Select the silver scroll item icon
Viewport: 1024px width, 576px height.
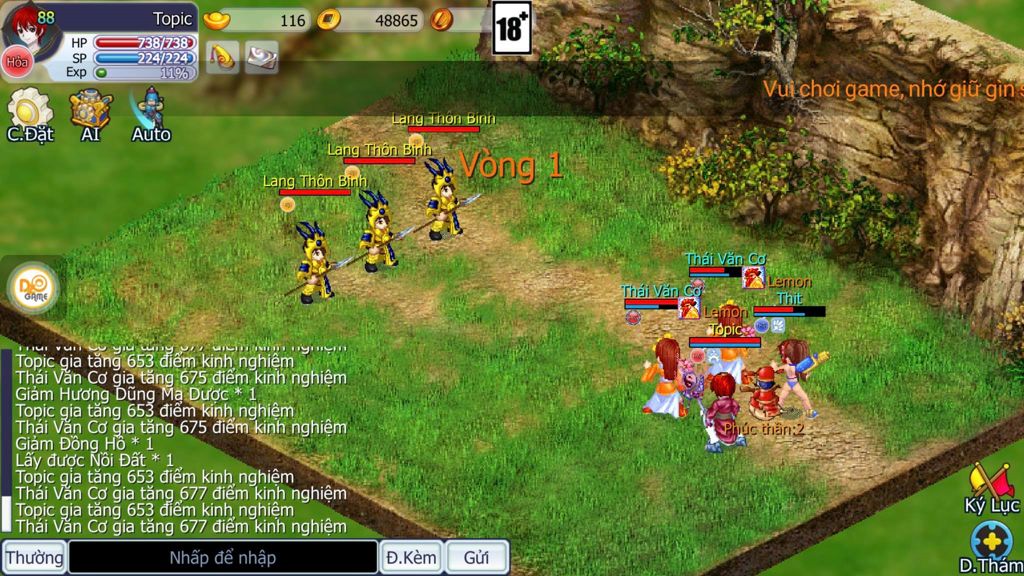coord(262,56)
